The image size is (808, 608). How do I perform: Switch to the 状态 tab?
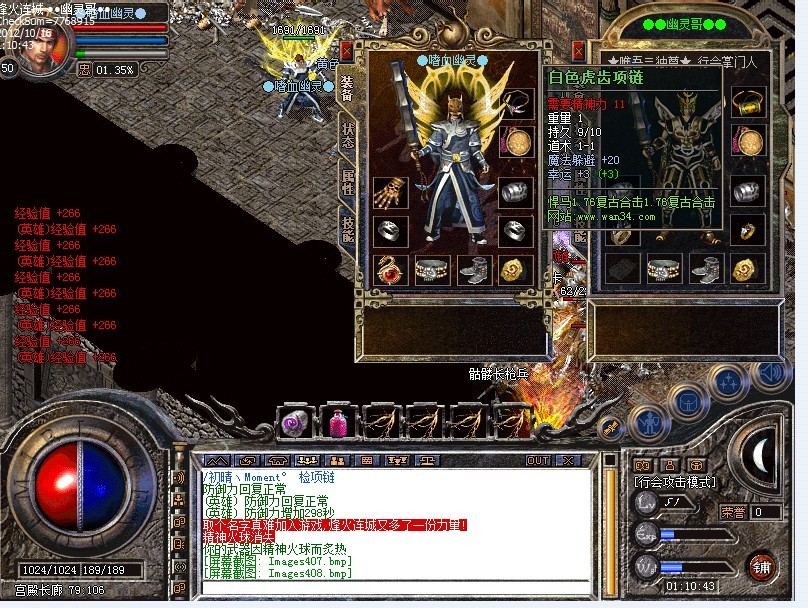click(348, 136)
